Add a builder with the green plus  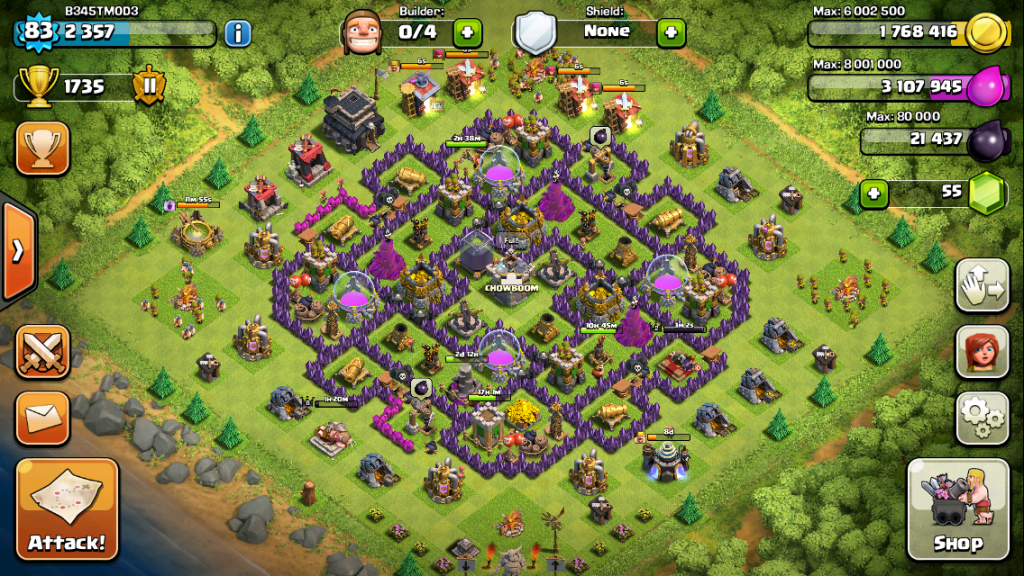[467, 32]
